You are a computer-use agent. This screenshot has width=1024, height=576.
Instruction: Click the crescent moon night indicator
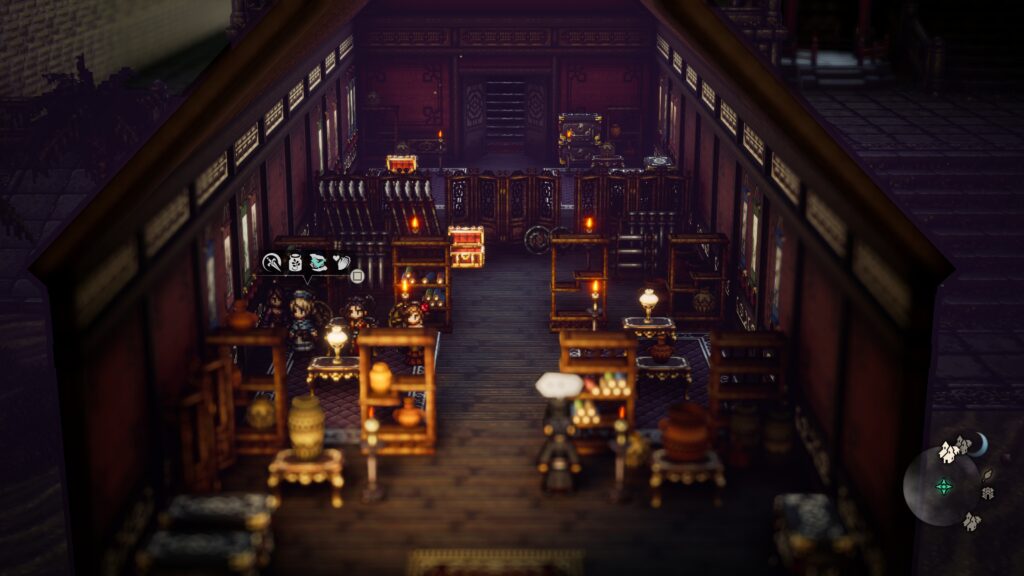[x=981, y=443]
